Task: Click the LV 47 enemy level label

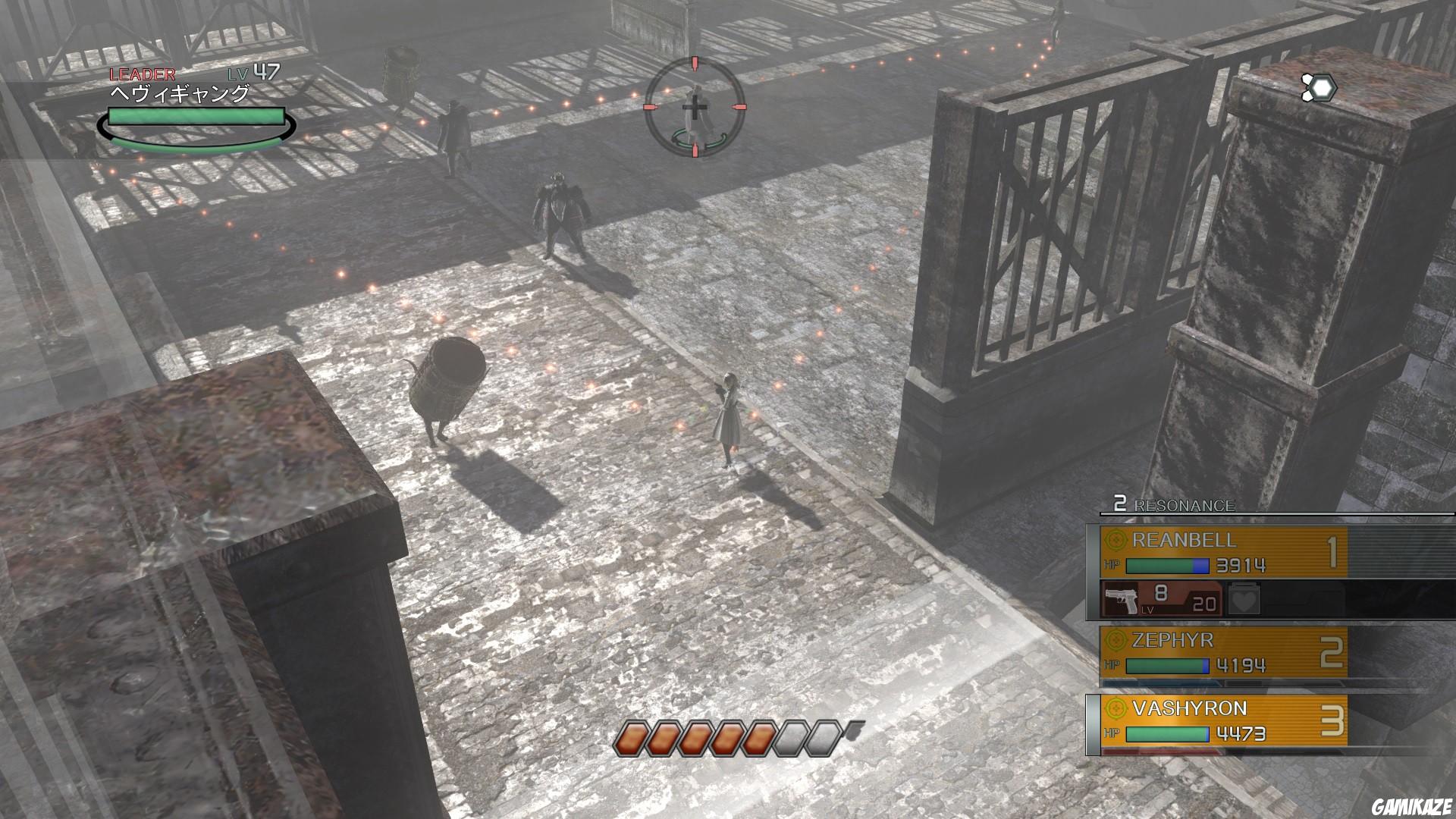Action: click(x=250, y=74)
